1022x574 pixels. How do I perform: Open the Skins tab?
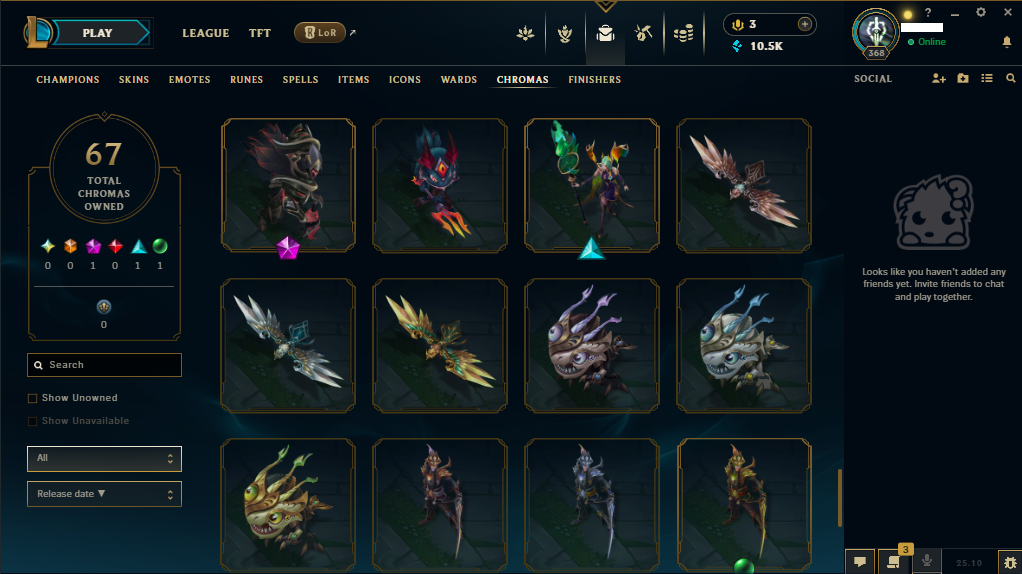tap(134, 80)
